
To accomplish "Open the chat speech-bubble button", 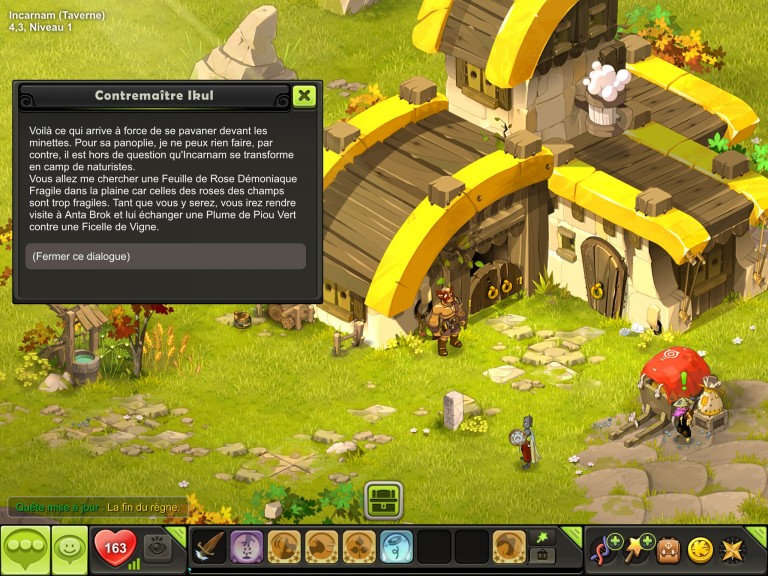I will coord(24,549).
